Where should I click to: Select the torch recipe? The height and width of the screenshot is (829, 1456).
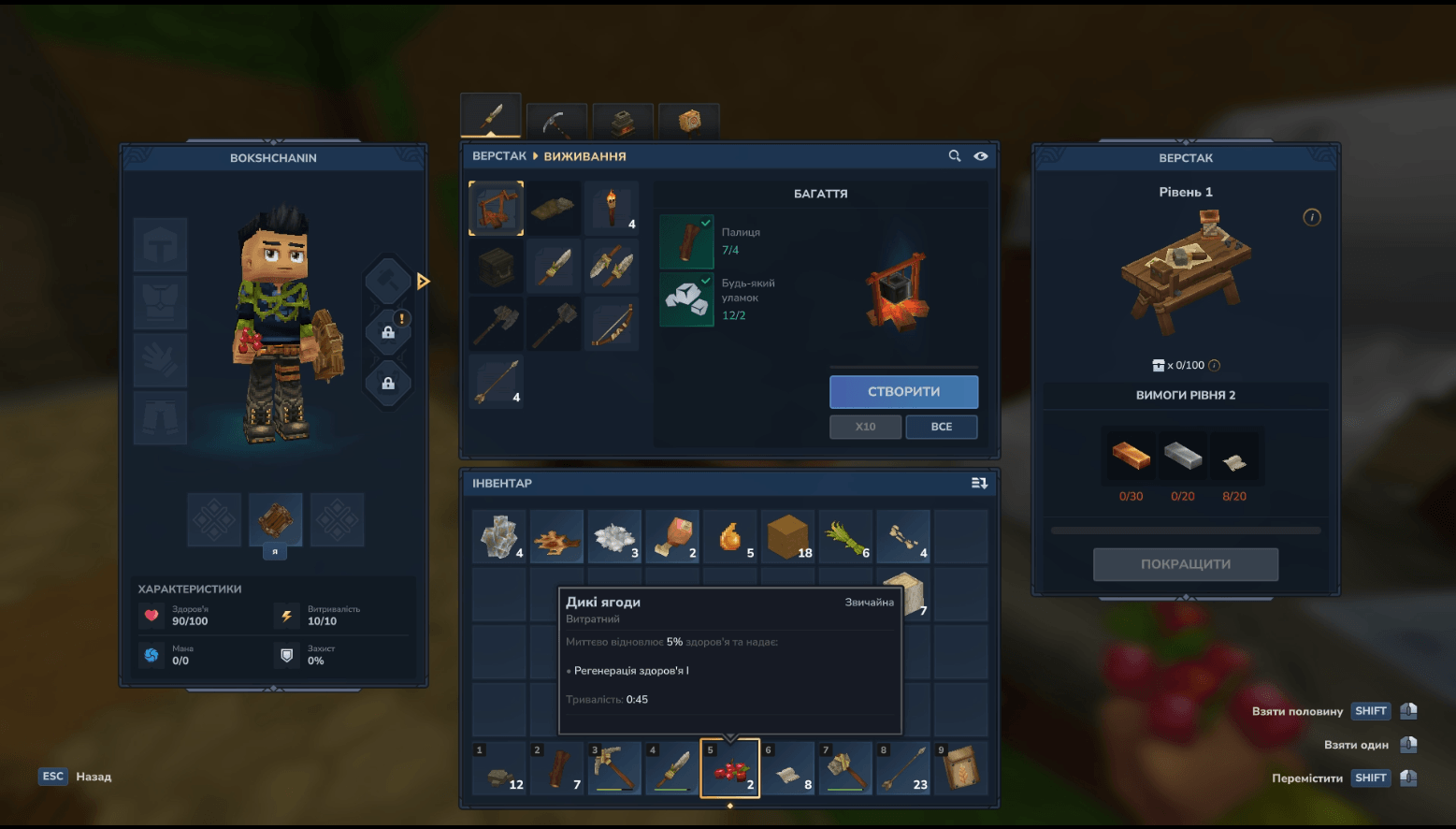click(612, 209)
